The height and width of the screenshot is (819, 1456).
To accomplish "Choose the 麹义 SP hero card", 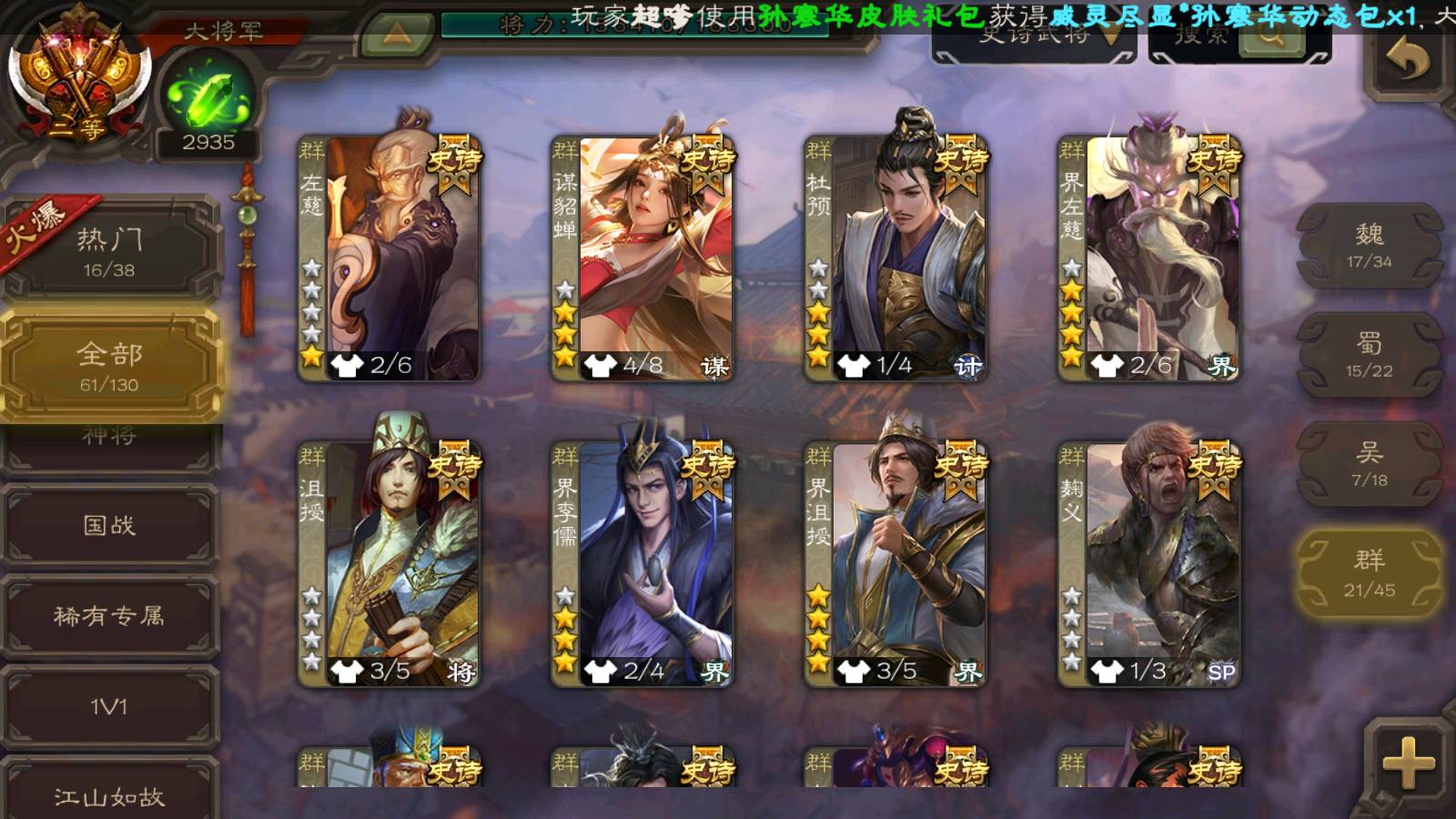I will pos(1148,562).
